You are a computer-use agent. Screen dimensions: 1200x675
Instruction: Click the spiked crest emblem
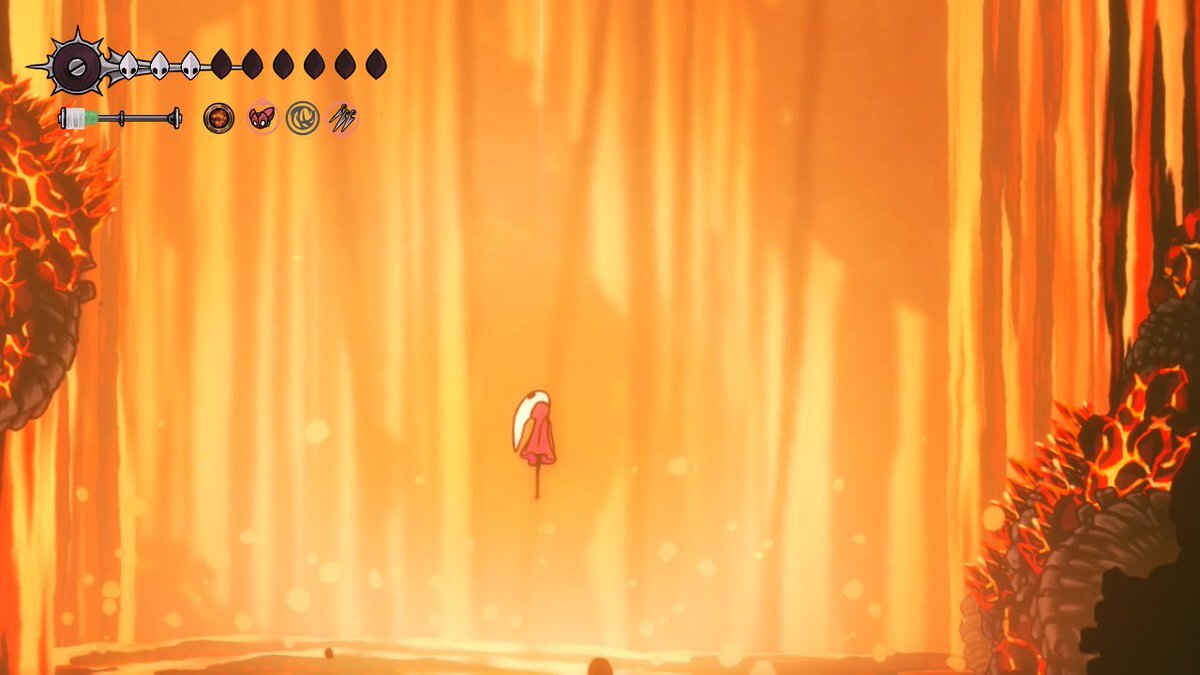[77, 66]
